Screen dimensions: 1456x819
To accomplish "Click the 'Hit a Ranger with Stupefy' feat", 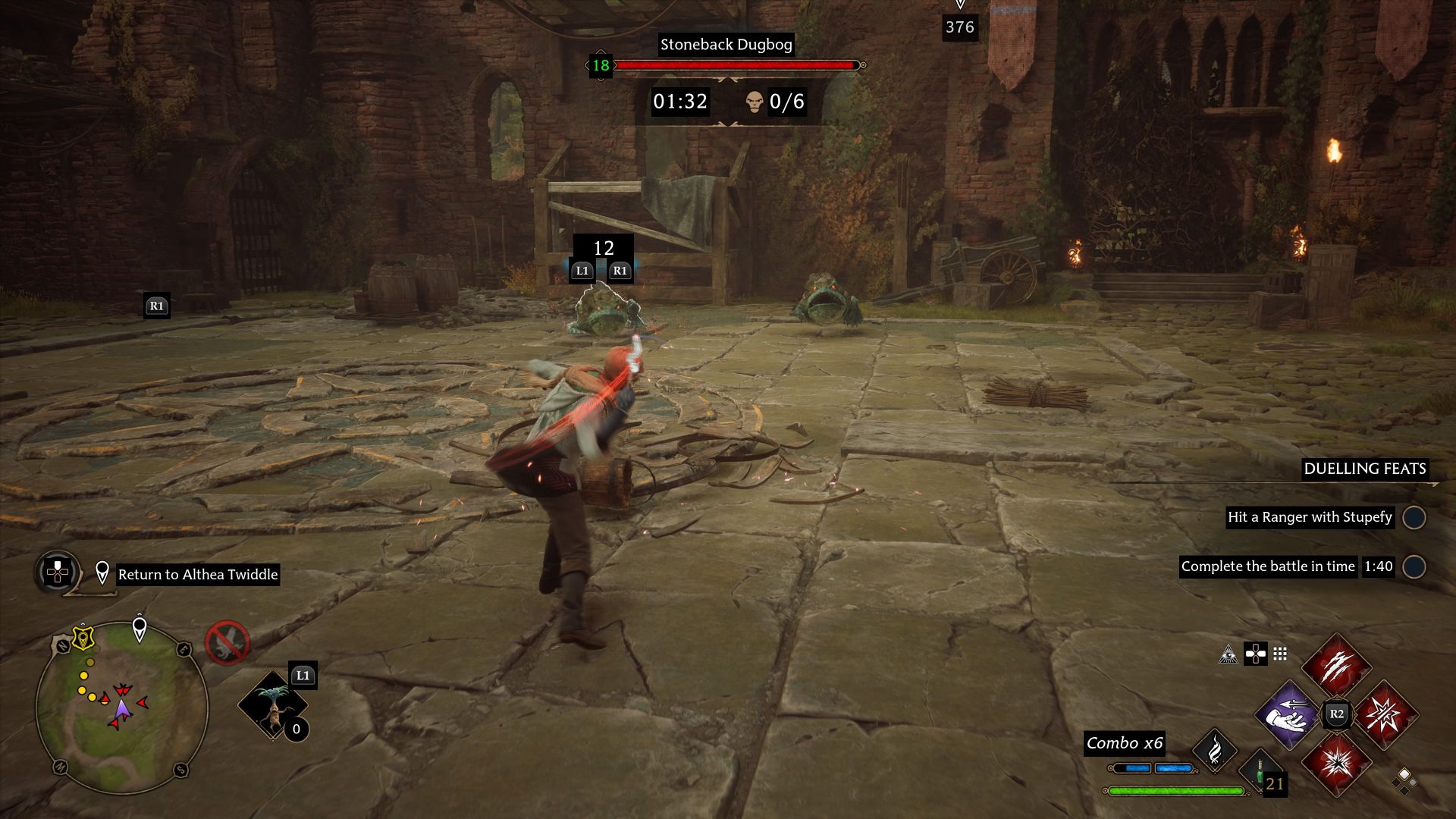I will tap(1310, 517).
